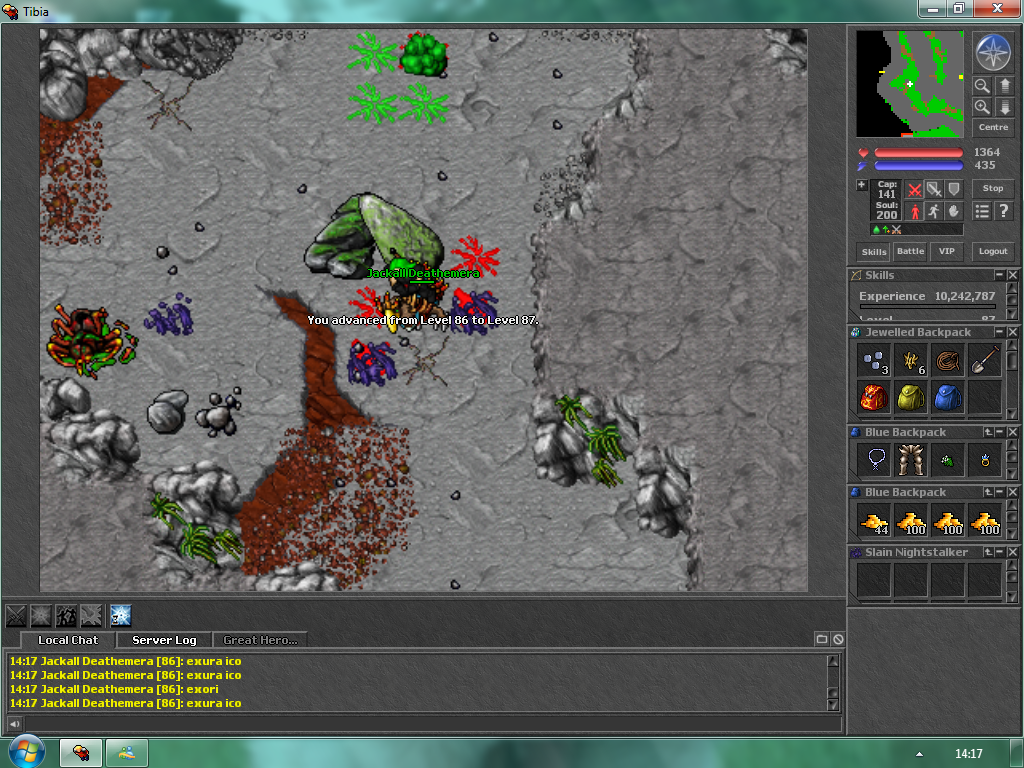Zoom in the minimap with the plus magnifier
The image size is (1024, 768).
pos(982,107)
